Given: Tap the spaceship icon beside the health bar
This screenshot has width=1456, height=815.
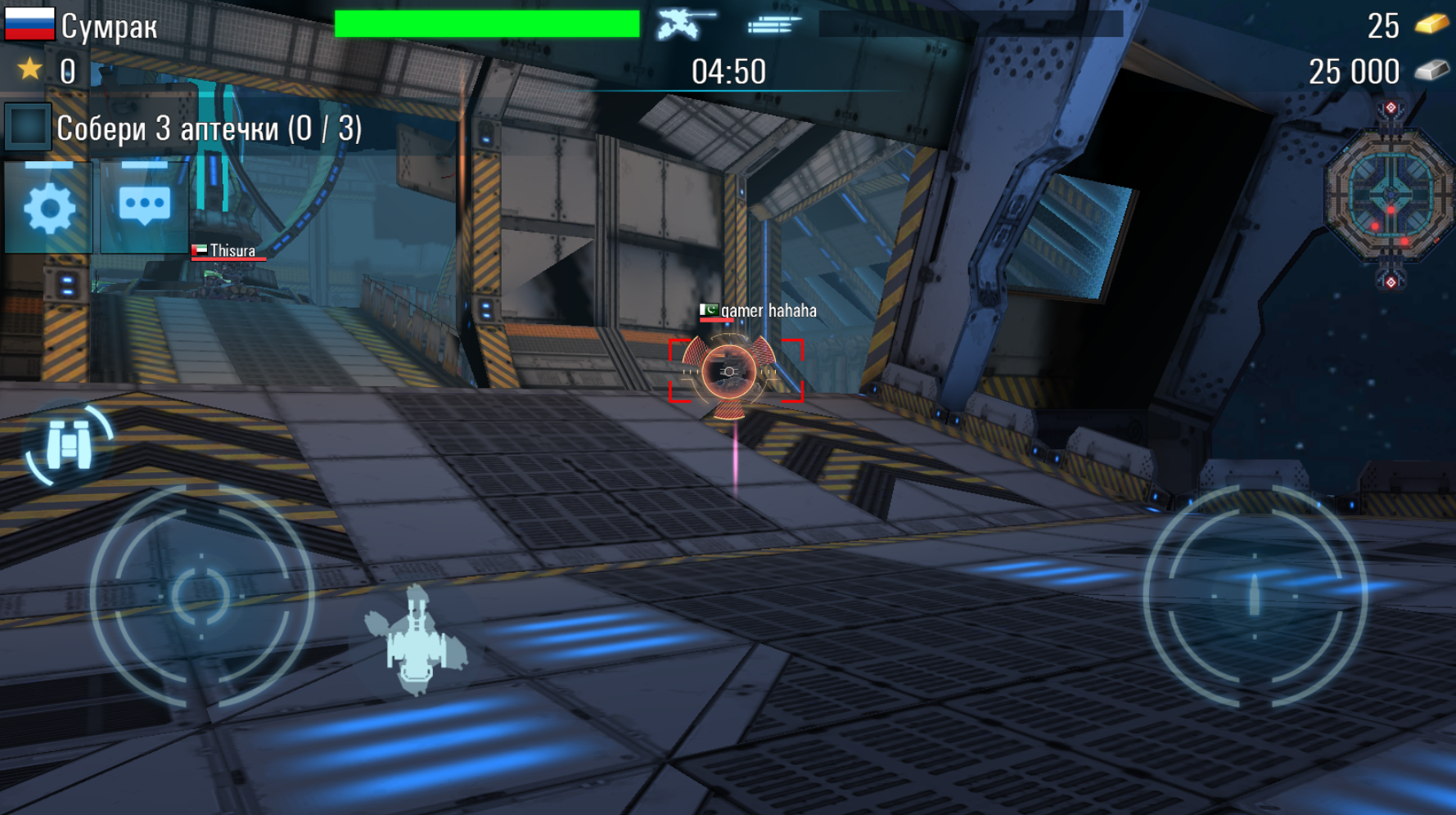Looking at the screenshot, I should click(x=682, y=23).
